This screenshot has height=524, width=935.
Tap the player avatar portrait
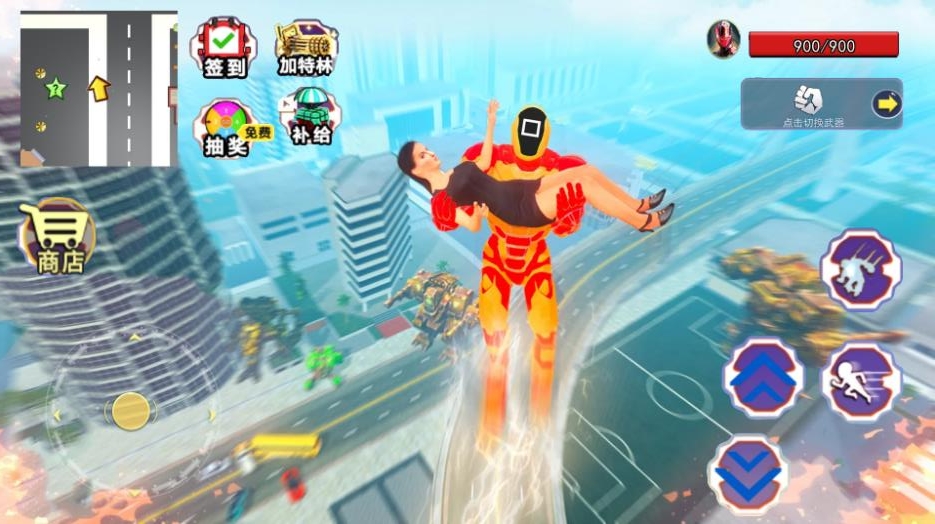tap(721, 39)
